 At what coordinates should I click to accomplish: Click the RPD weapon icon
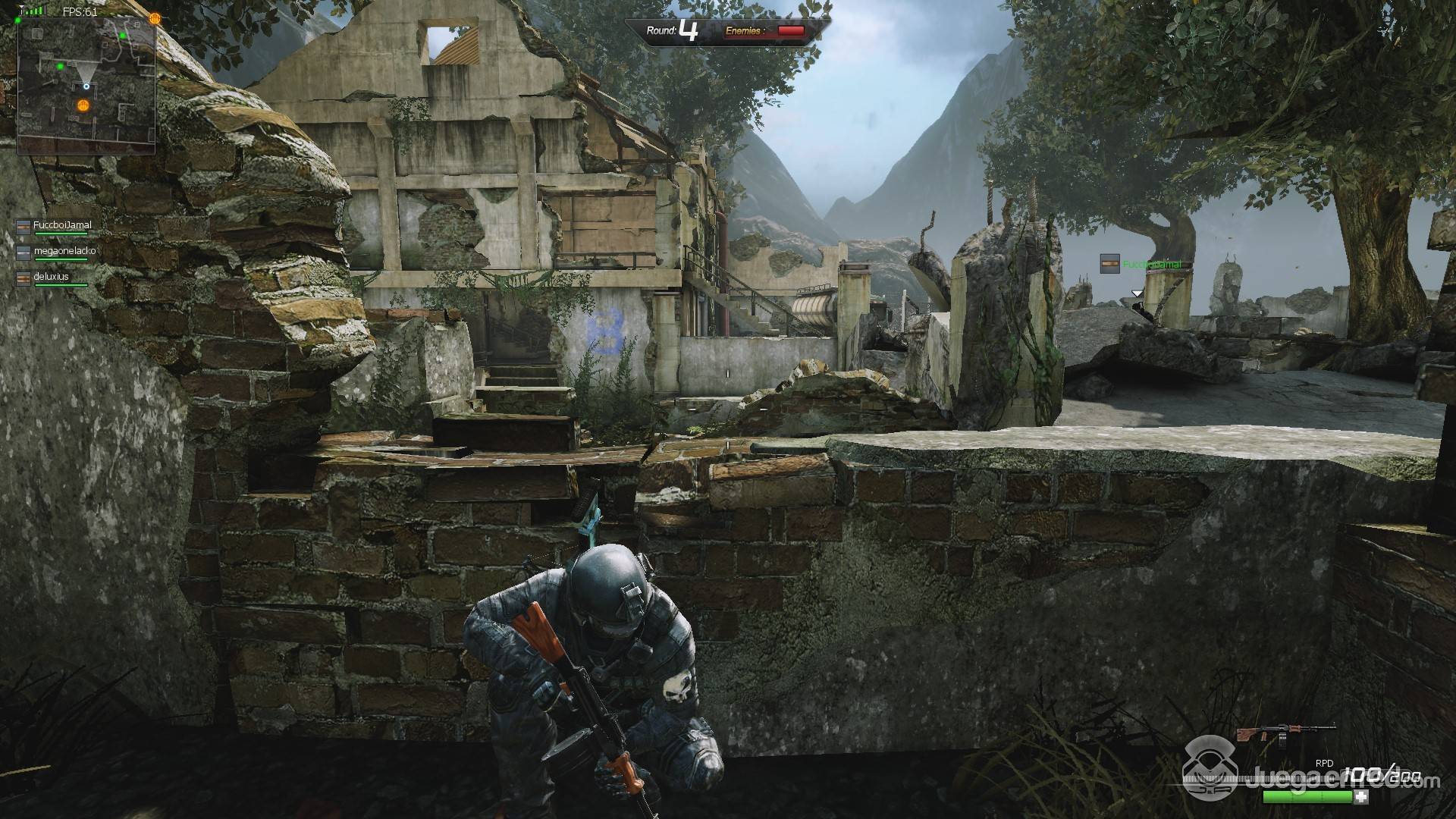pyautogui.click(x=1285, y=736)
